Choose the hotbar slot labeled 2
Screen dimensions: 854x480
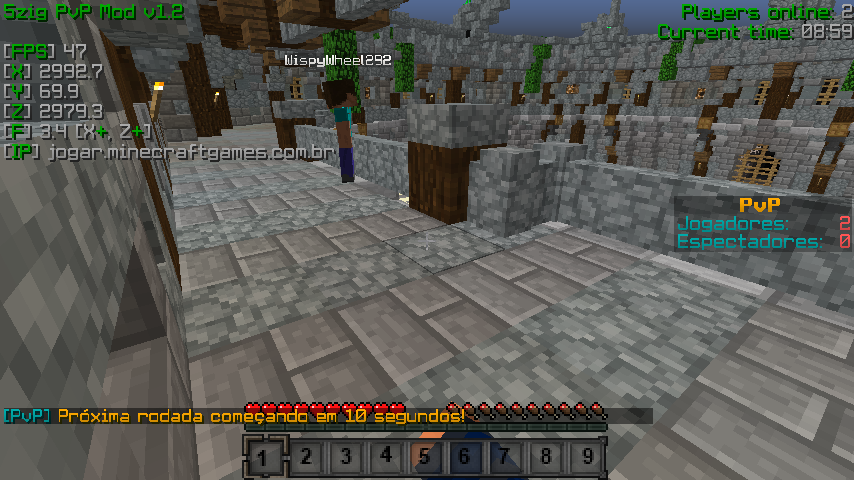(305, 458)
